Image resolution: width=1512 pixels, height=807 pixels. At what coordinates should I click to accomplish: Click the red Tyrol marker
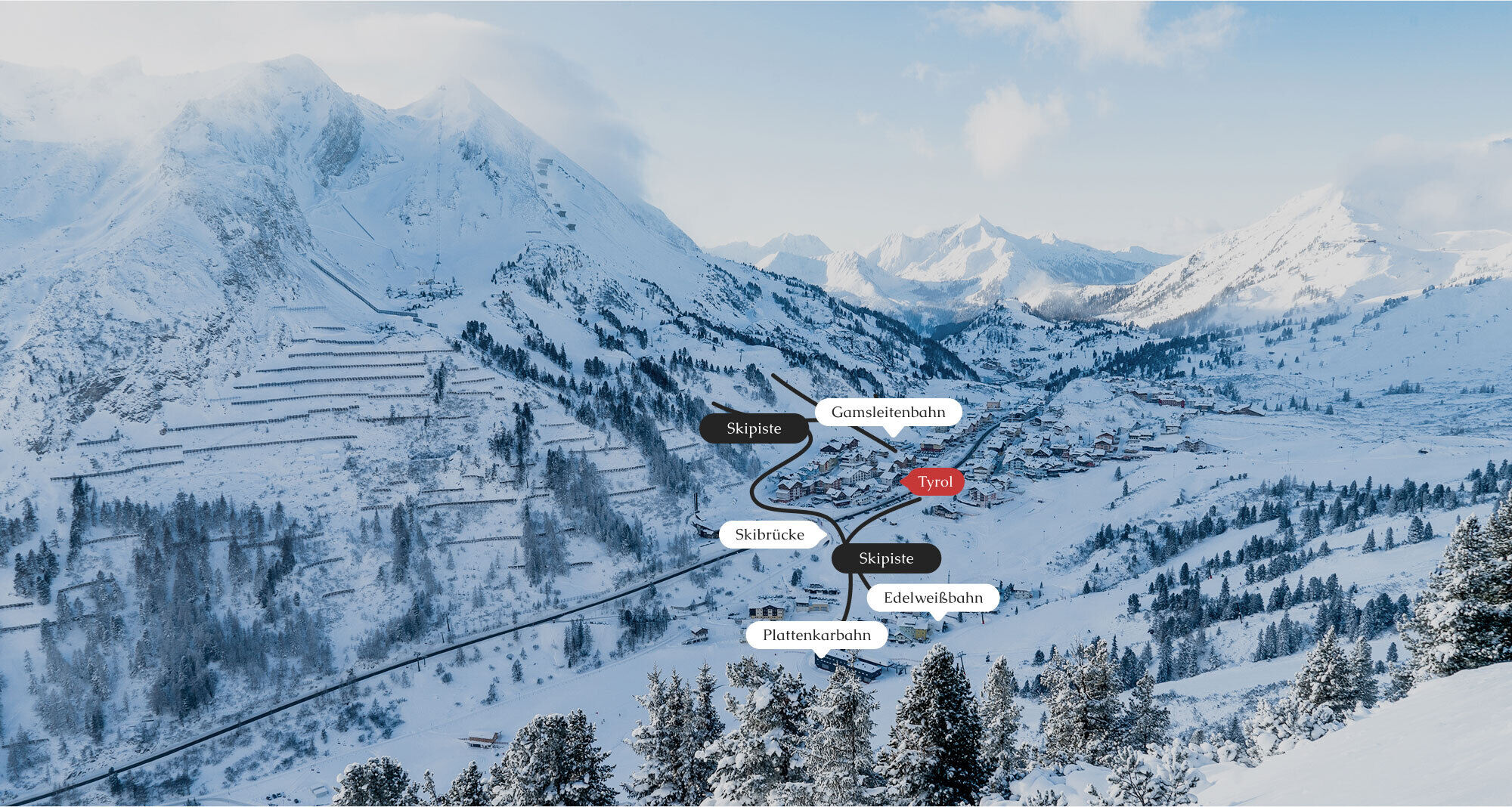point(935,482)
